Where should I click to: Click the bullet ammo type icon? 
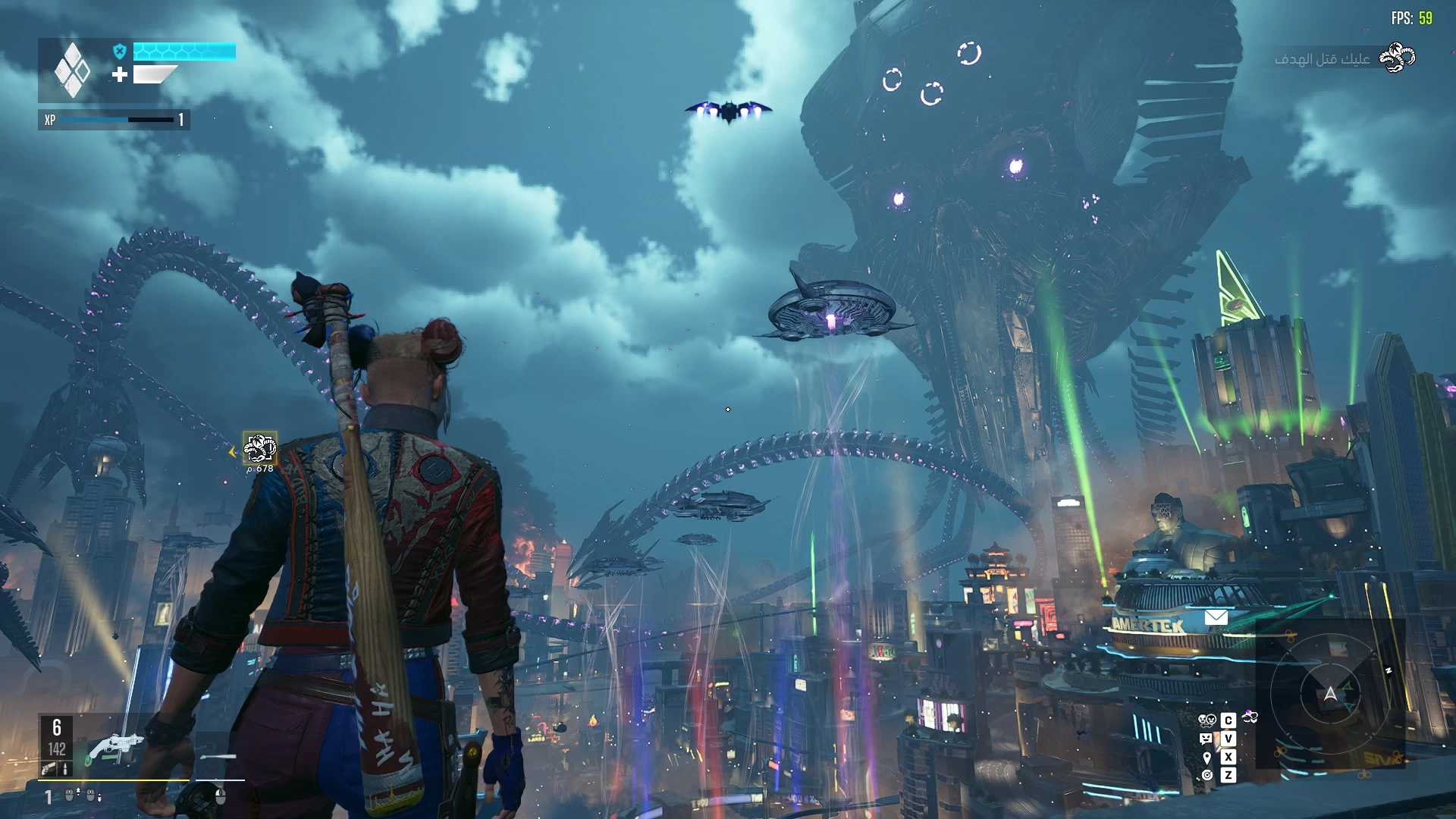point(65,769)
